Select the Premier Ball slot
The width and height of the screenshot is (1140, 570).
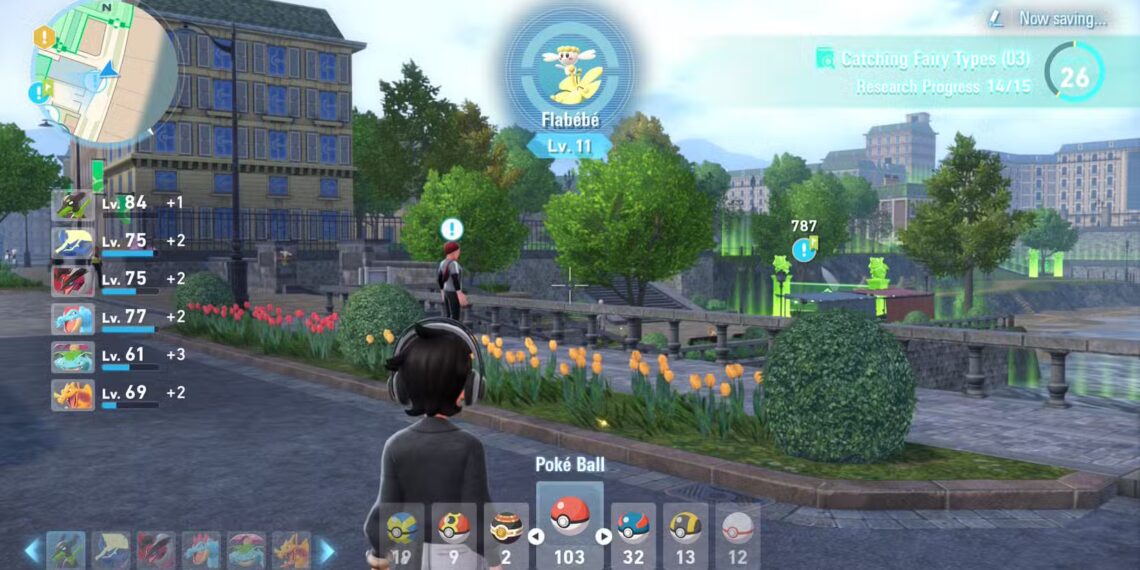point(737,533)
